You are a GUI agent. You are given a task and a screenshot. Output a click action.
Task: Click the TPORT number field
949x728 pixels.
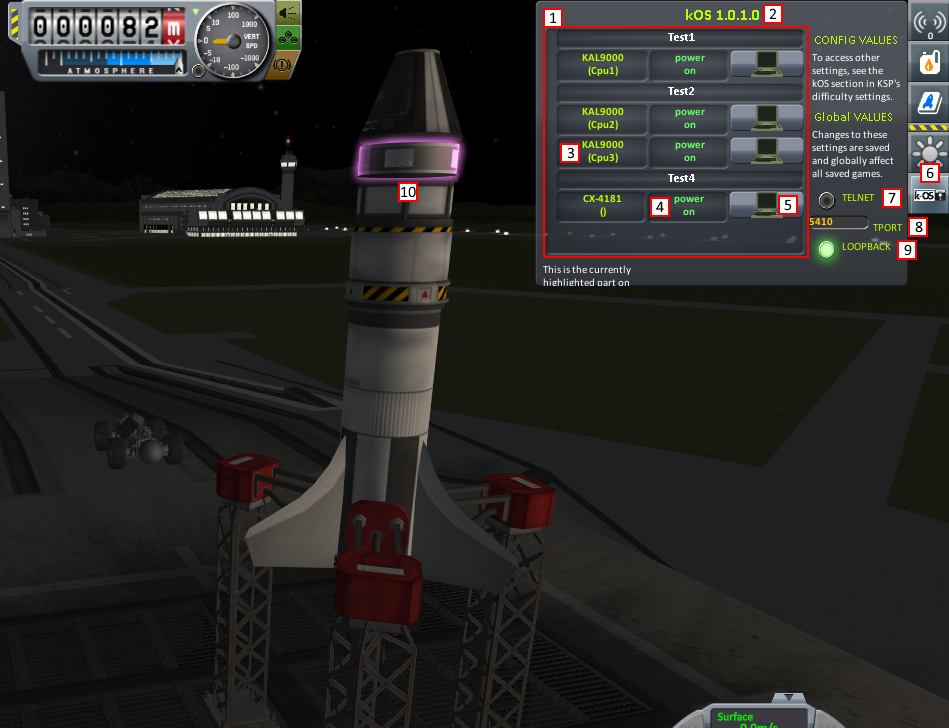coord(837,221)
